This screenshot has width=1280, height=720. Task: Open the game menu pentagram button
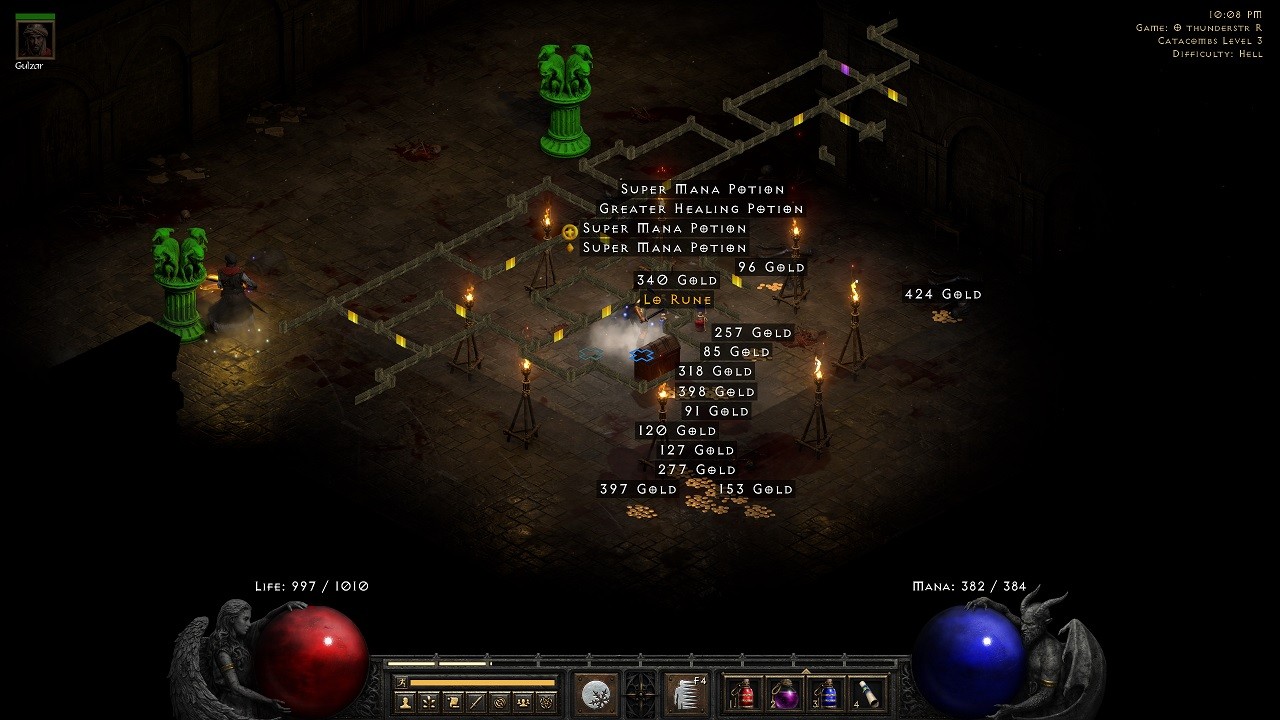[x=546, y=702]
